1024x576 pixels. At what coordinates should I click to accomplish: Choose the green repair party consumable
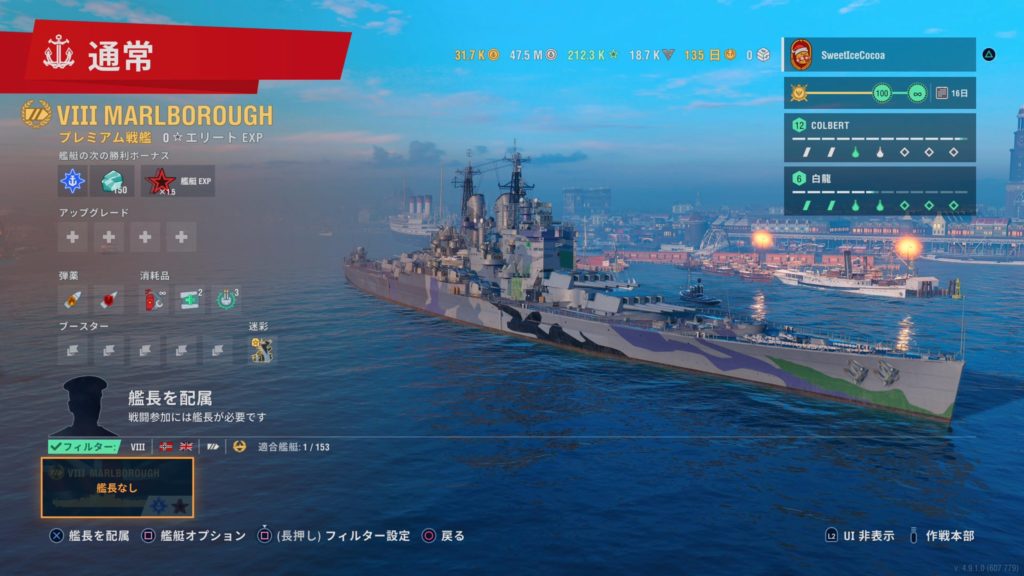190,299
